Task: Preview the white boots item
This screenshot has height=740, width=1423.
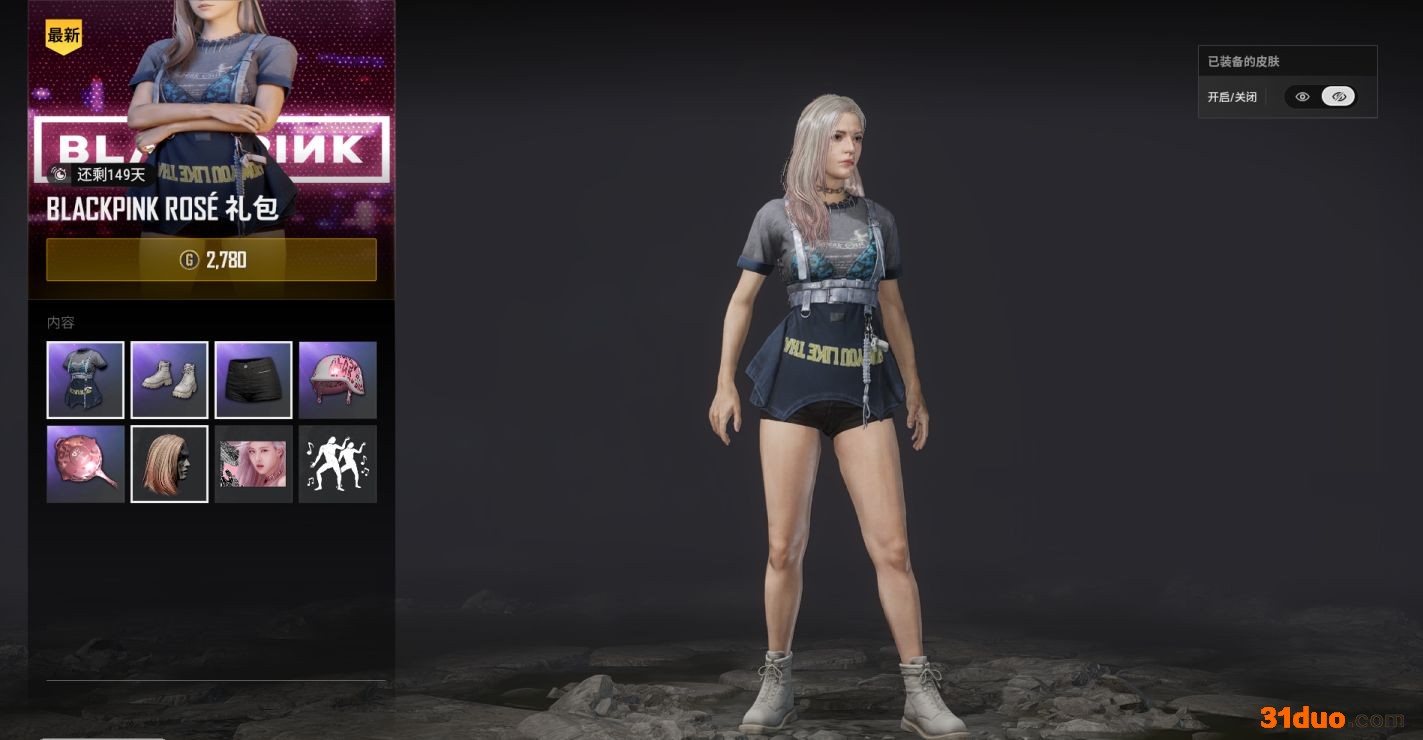Action: [x=170, y=380]
